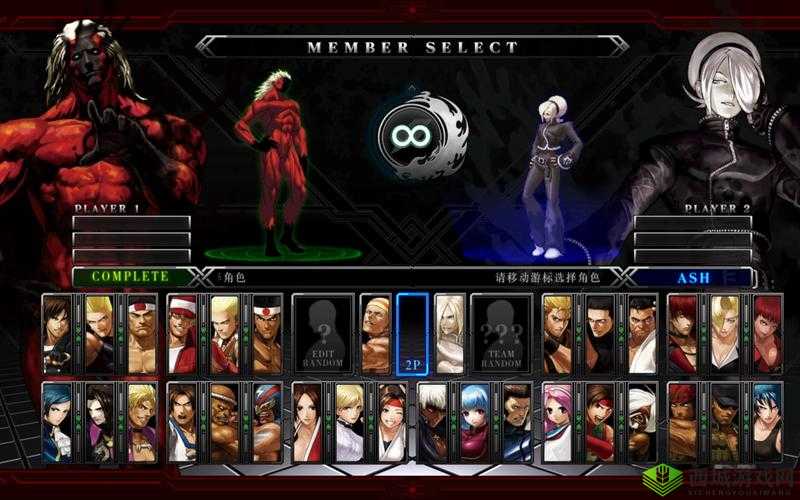Choose Kim Kaphwan's portrait
The width and height of the screenshot is (800, 500).
(181, 421)
